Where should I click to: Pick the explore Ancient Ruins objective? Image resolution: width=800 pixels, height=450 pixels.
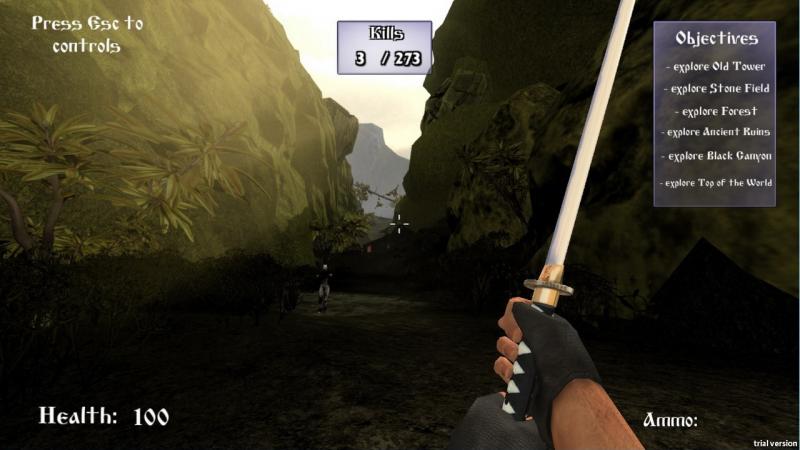[716, 132]
